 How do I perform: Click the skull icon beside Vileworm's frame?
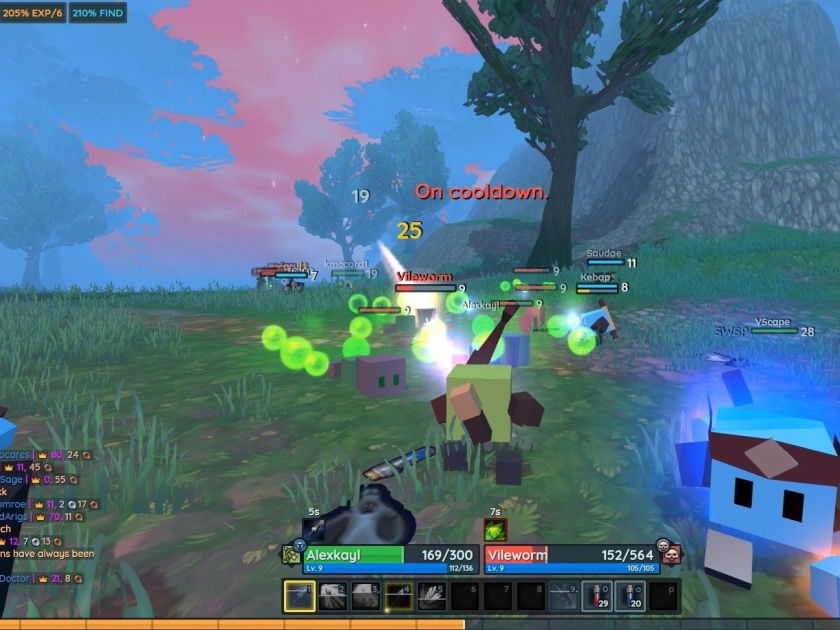(x=671, y=555)
